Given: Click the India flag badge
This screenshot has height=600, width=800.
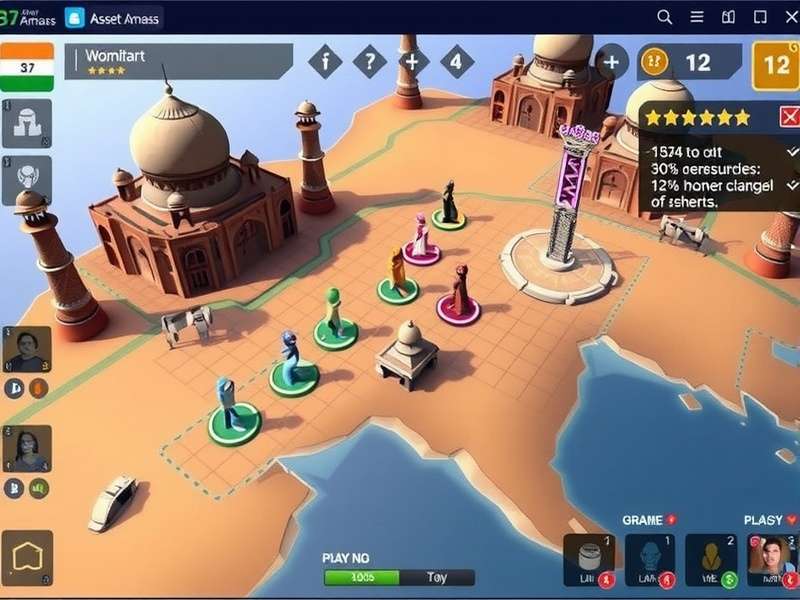Looking at the screenshot, I should (x=27, y=66).
